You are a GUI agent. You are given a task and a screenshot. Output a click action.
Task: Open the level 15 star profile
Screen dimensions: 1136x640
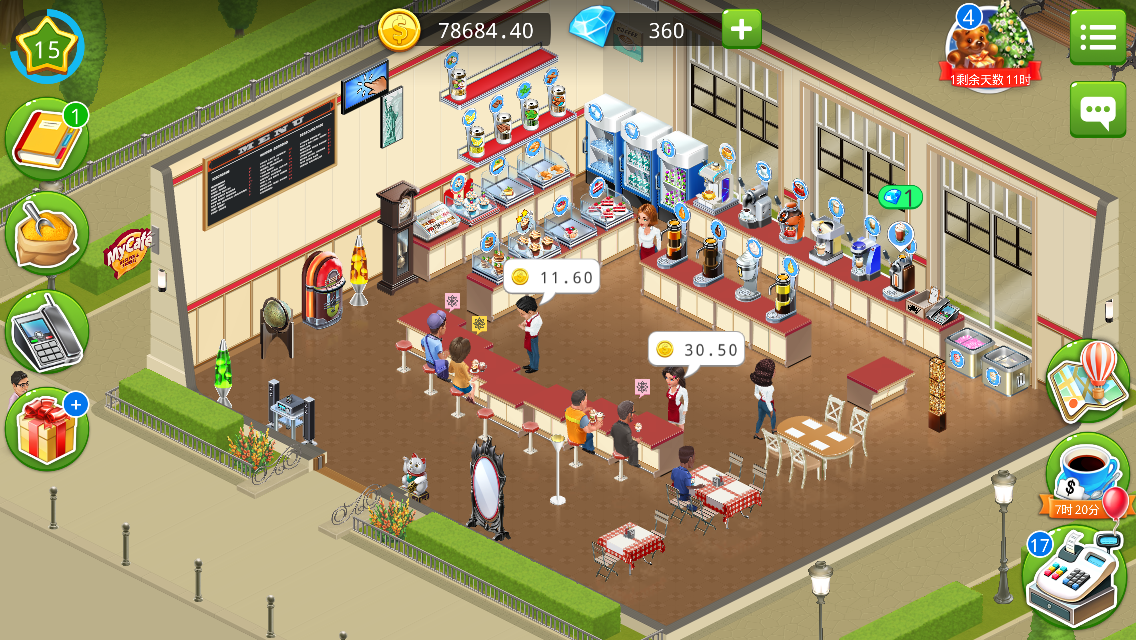[x=46, y=45]
